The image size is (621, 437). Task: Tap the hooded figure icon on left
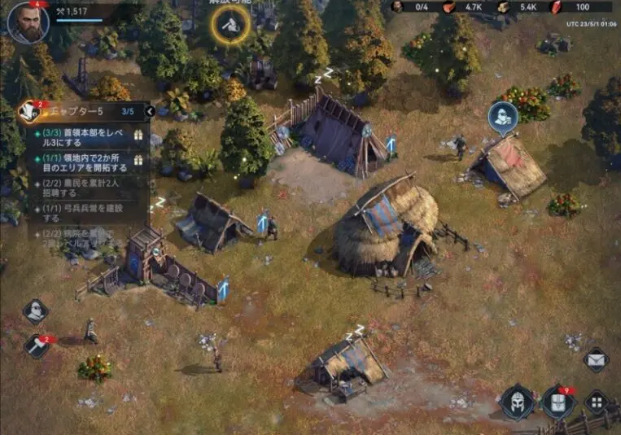35,311
